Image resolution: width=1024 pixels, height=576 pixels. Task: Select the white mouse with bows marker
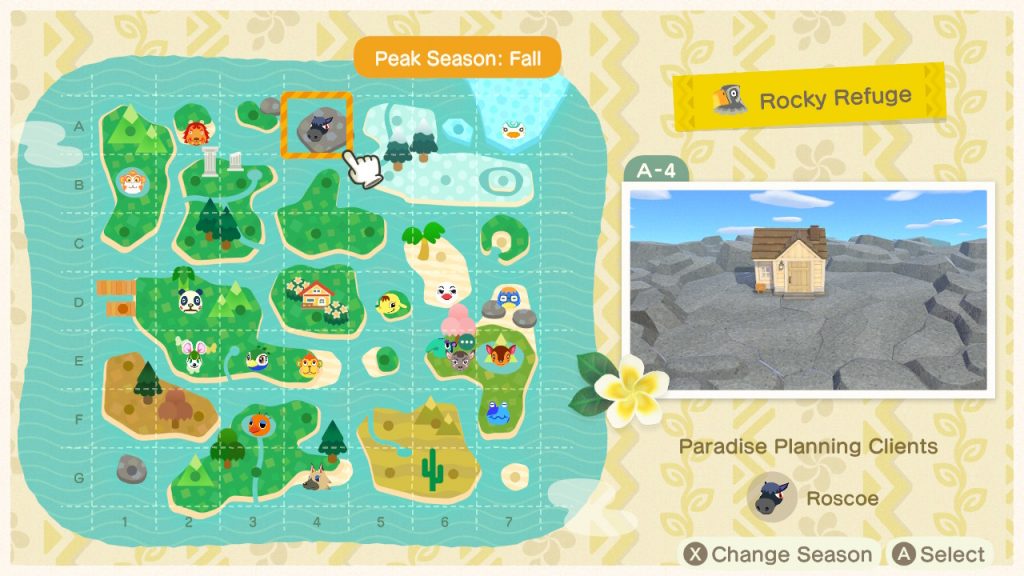coord(191,353)
